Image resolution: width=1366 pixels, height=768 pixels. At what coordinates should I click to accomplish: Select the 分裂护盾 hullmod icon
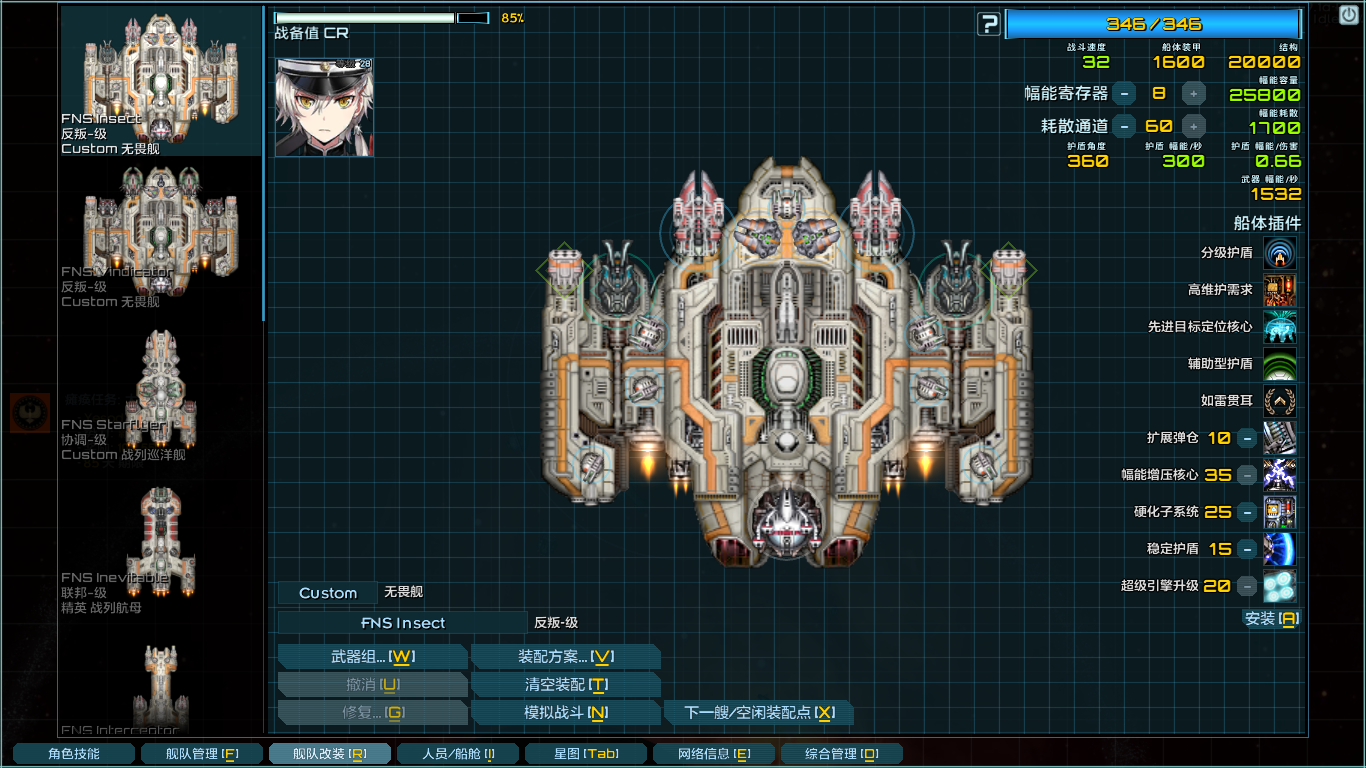[1280, 254]
